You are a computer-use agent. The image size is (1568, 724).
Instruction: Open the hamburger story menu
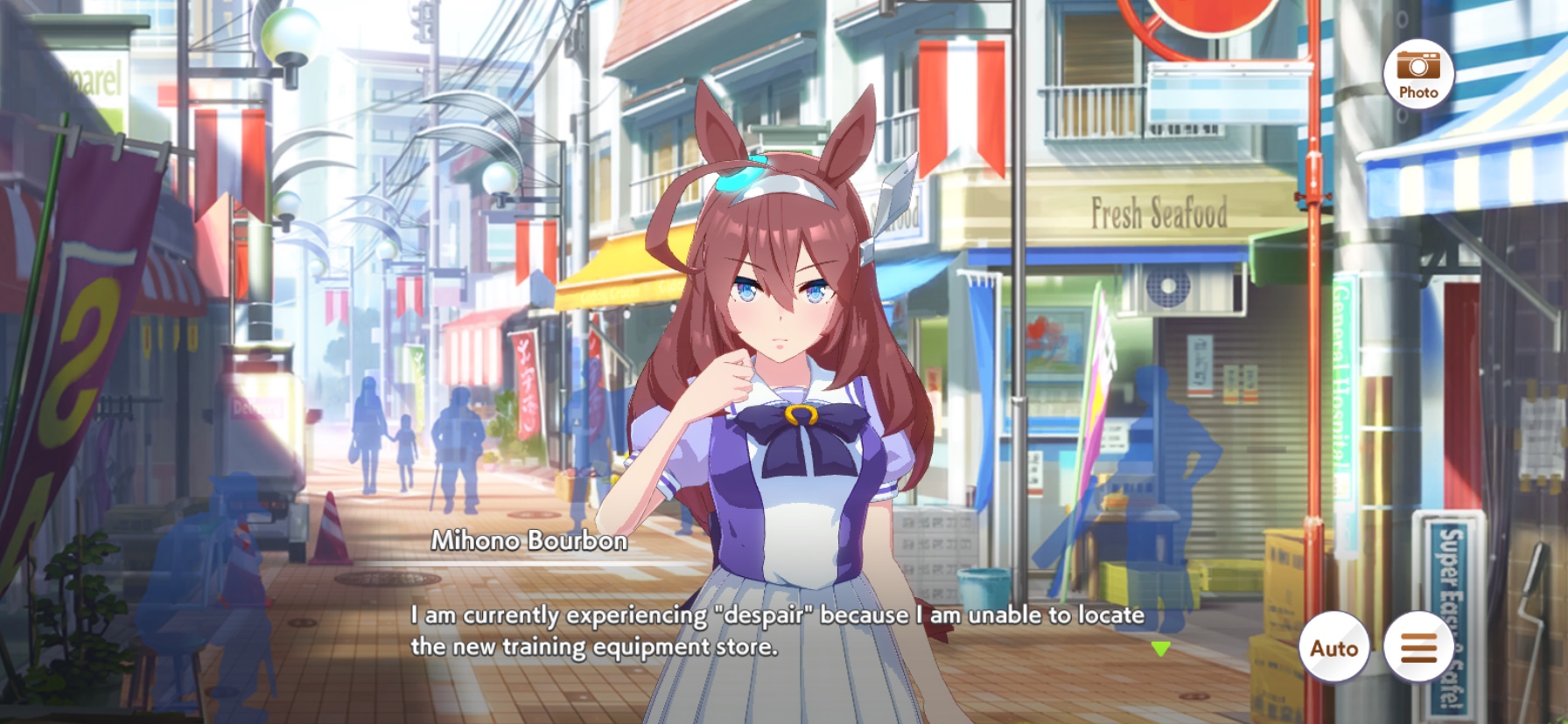(x=1418, y=648)
